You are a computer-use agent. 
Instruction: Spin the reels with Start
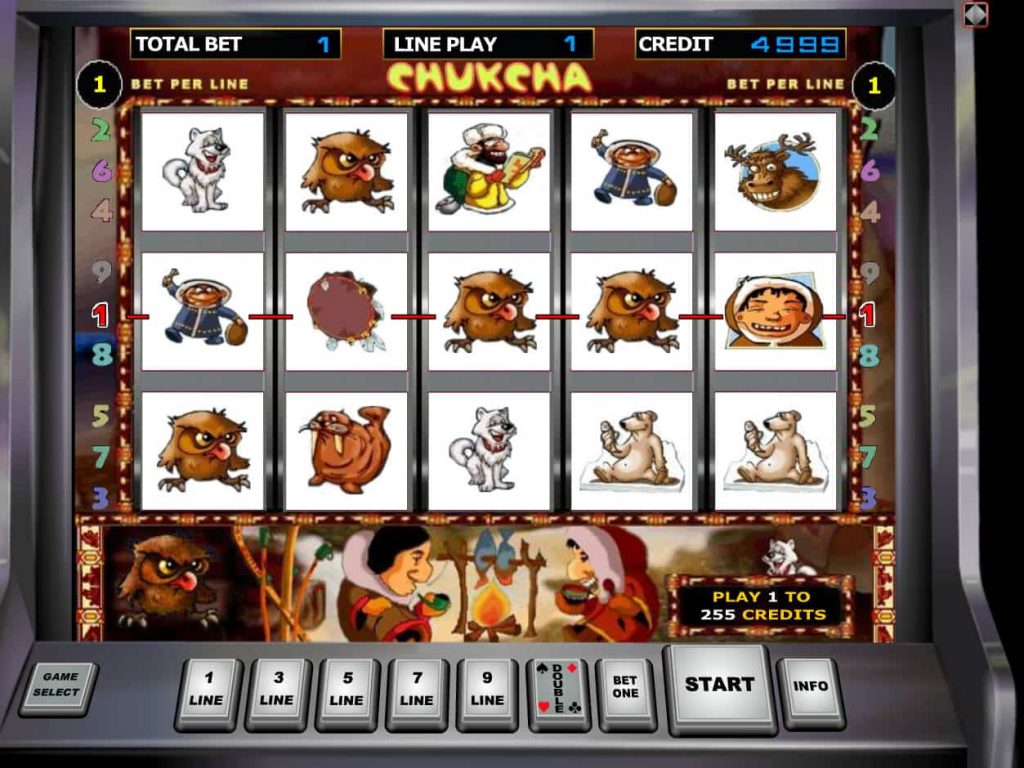[719, 686]
